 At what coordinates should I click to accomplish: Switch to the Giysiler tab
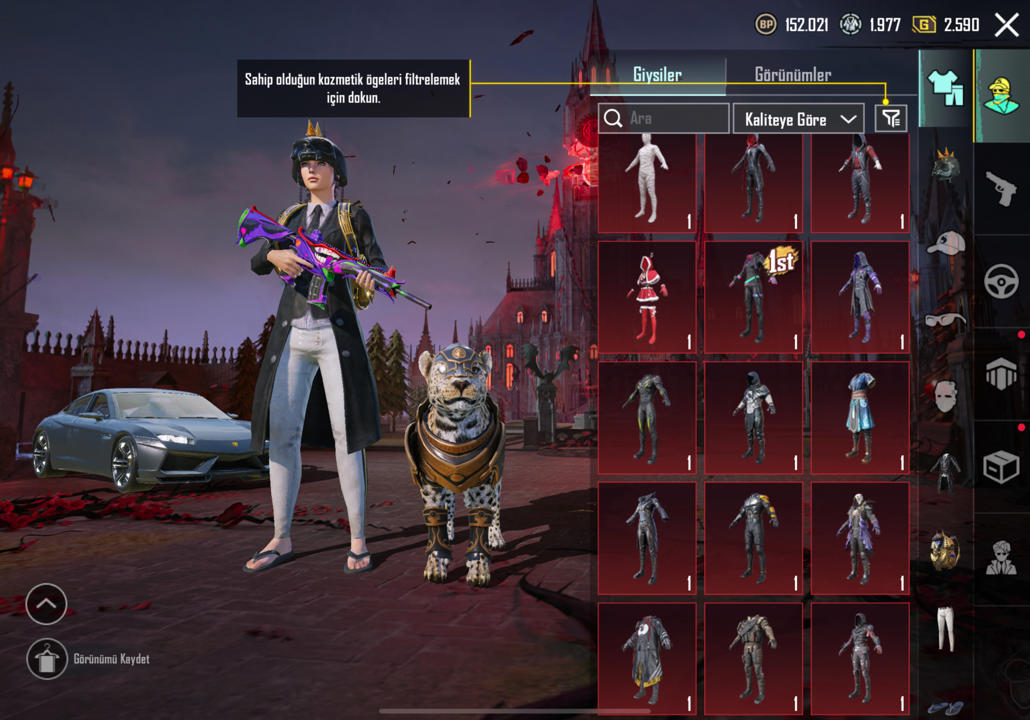(657, 75)
